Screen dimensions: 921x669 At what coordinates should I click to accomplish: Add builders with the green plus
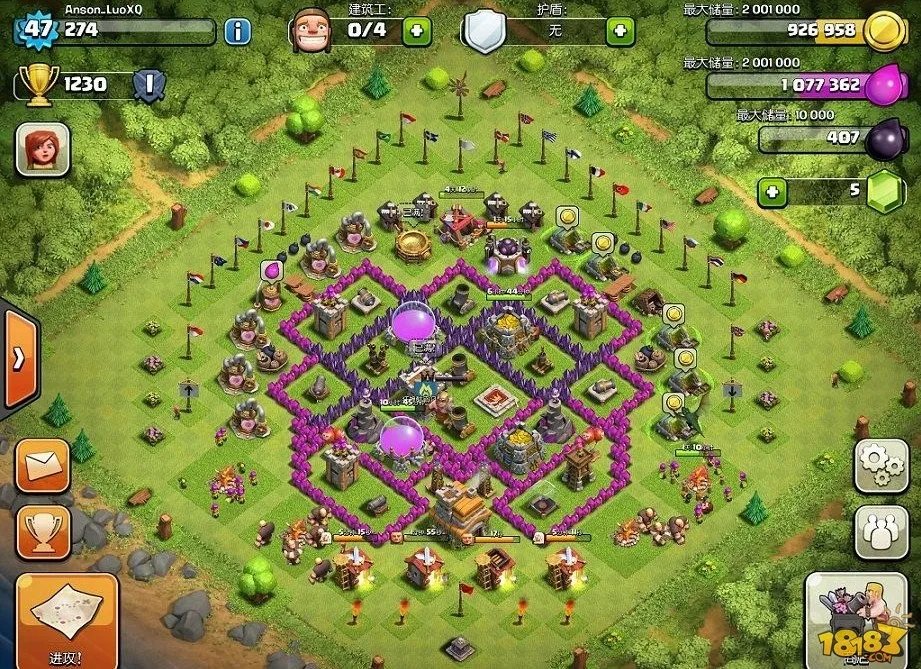[x=417, y=31]
